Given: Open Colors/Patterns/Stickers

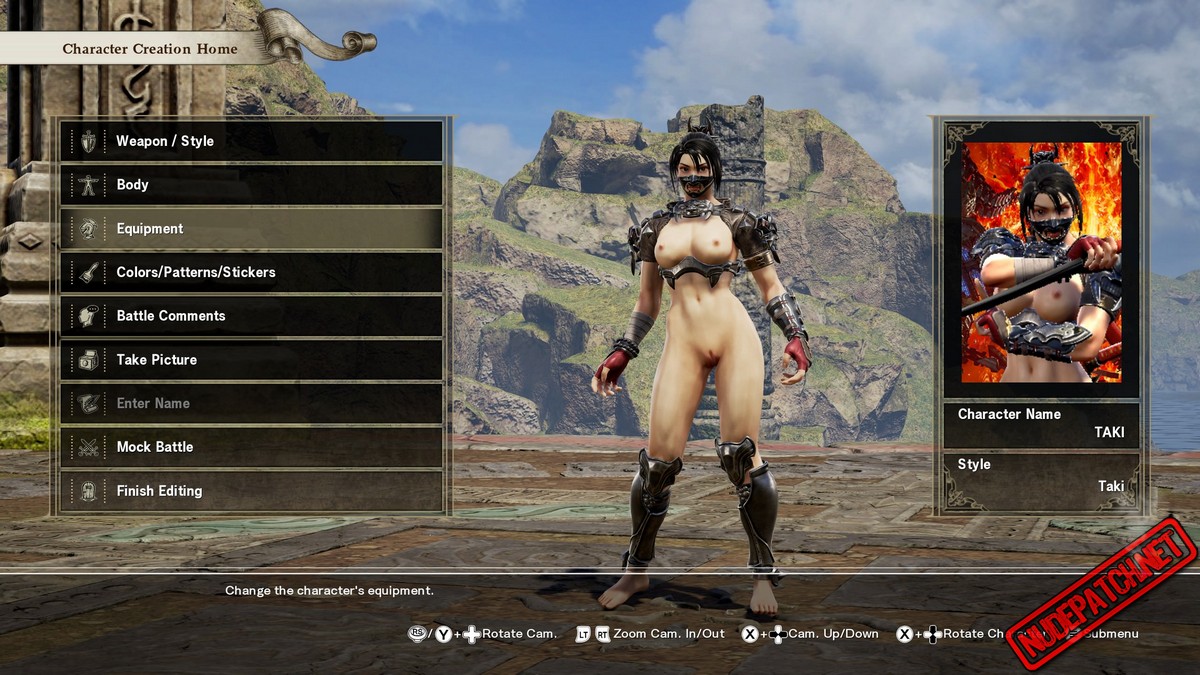Looking at the screenshot, I should (250, 272).
